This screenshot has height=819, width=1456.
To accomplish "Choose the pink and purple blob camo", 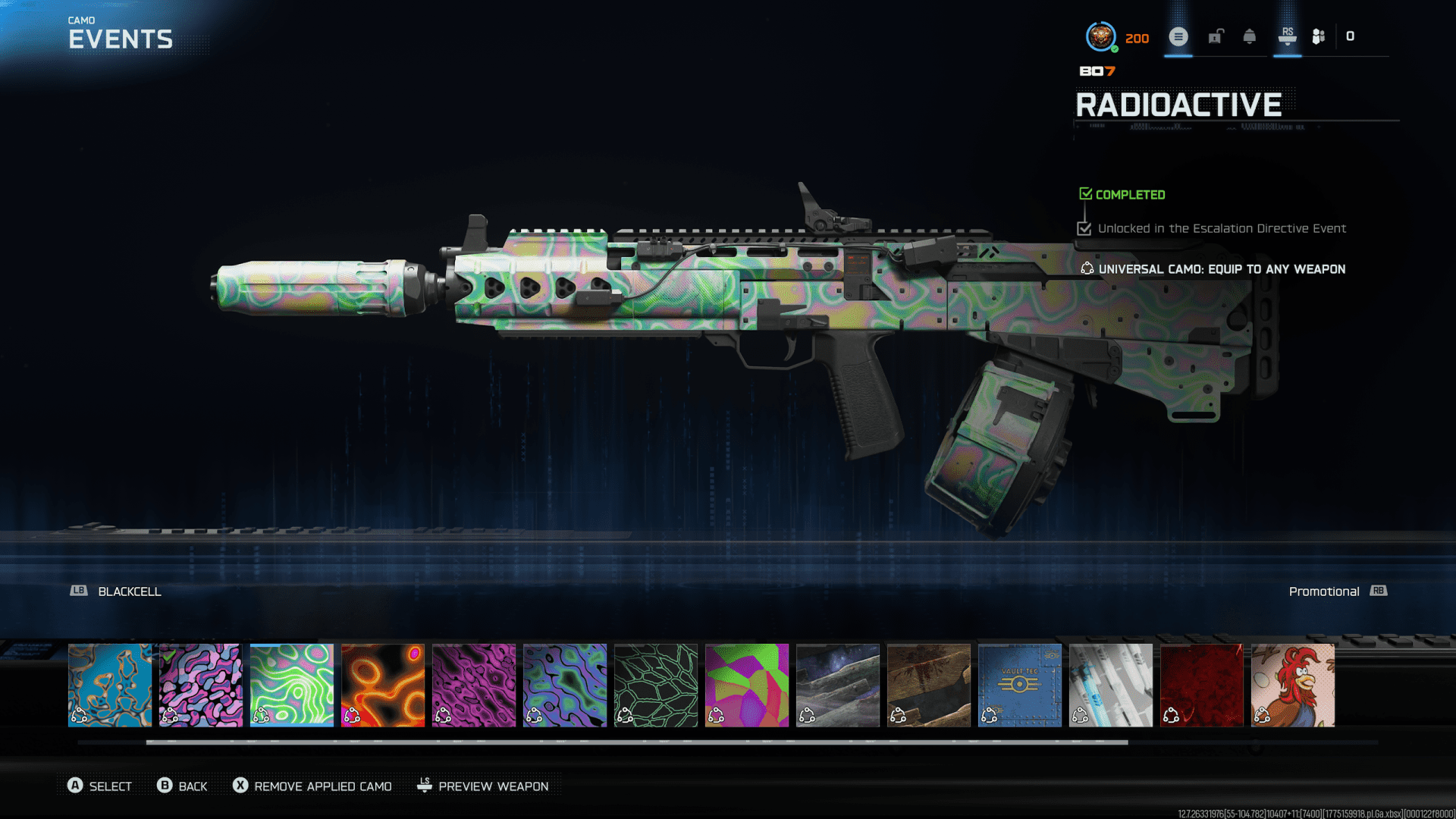I will pos(201,685).
